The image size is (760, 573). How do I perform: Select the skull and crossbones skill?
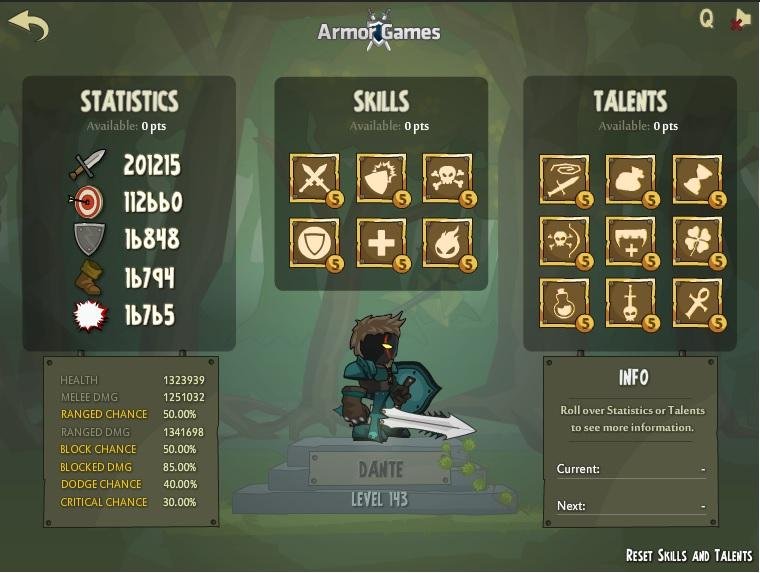[x=447, y=179]
